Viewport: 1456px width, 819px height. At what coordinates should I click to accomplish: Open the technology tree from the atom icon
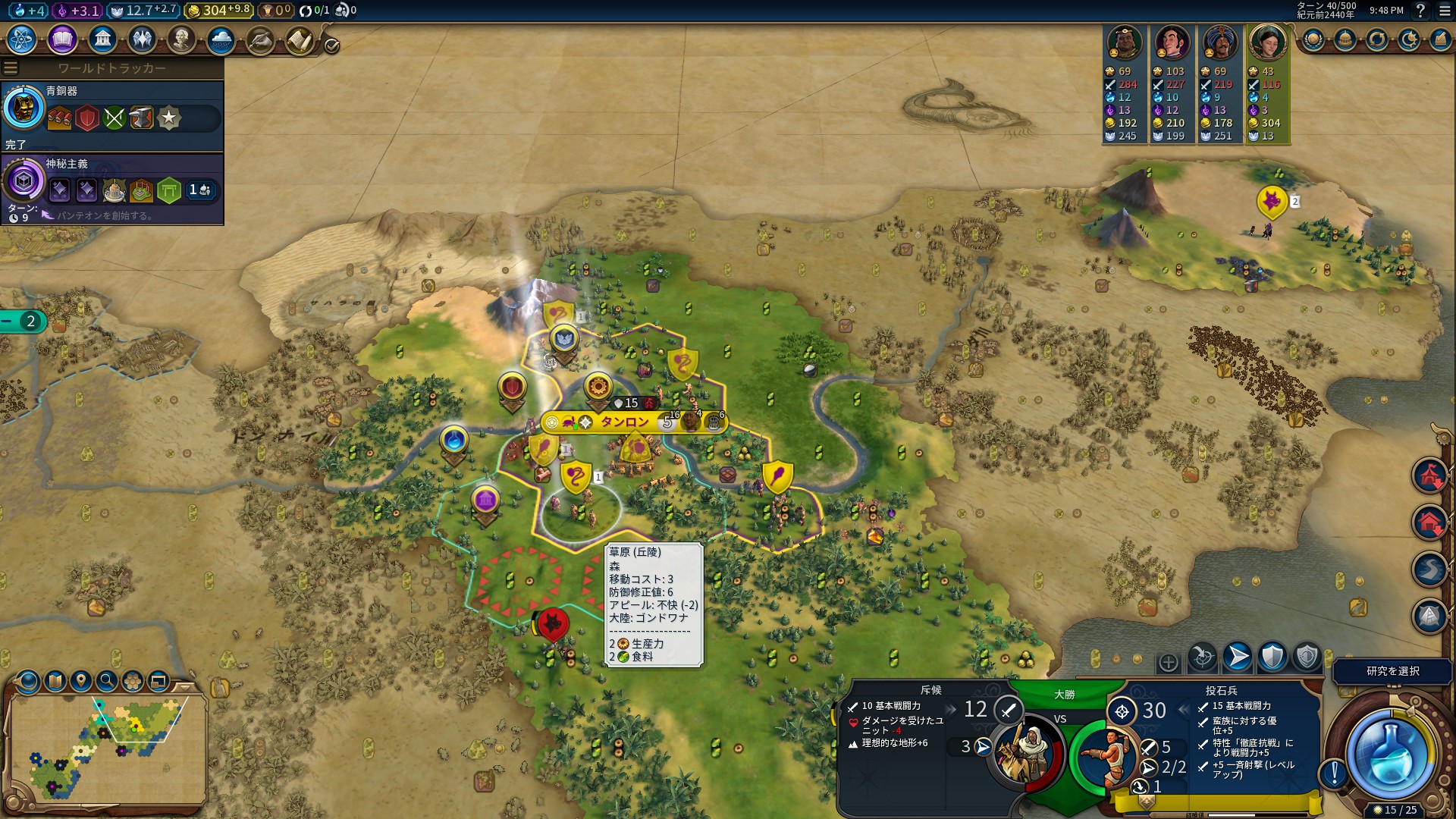point(22,39)
